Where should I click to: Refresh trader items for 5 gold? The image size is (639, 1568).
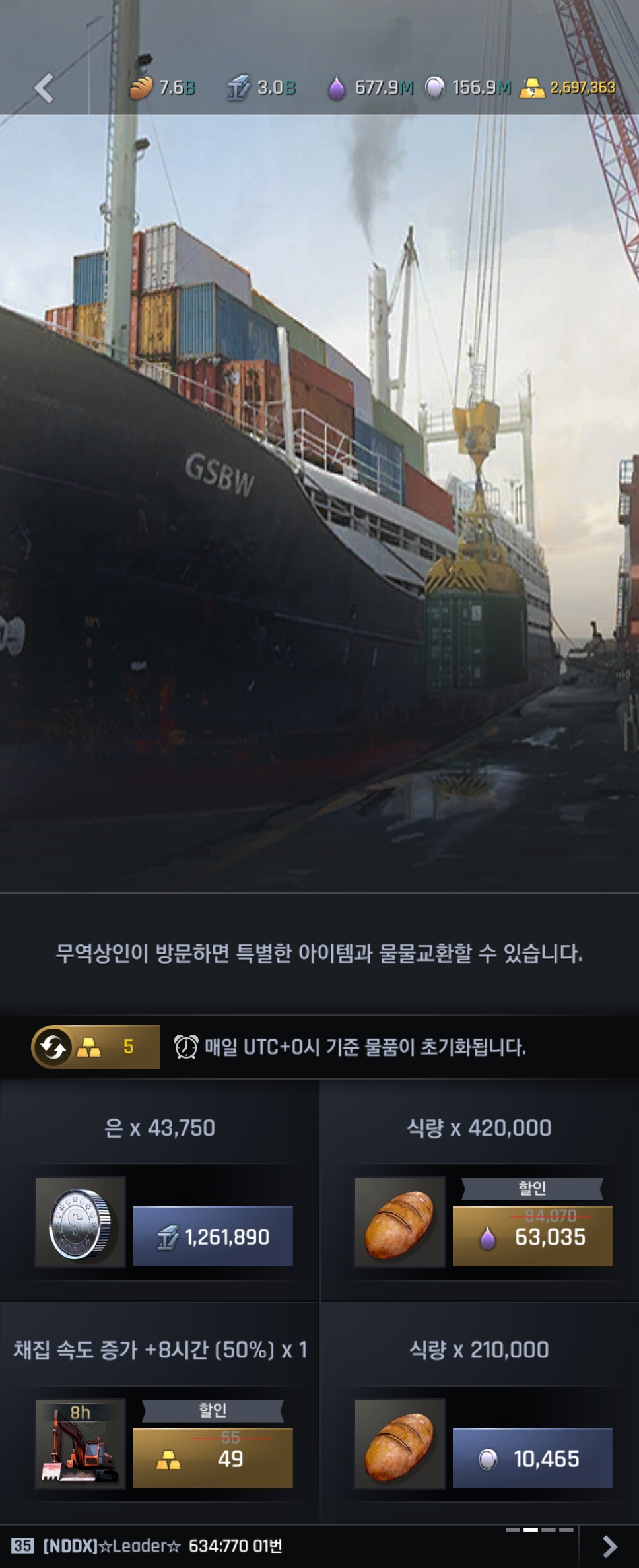(x=96, y=1047)
